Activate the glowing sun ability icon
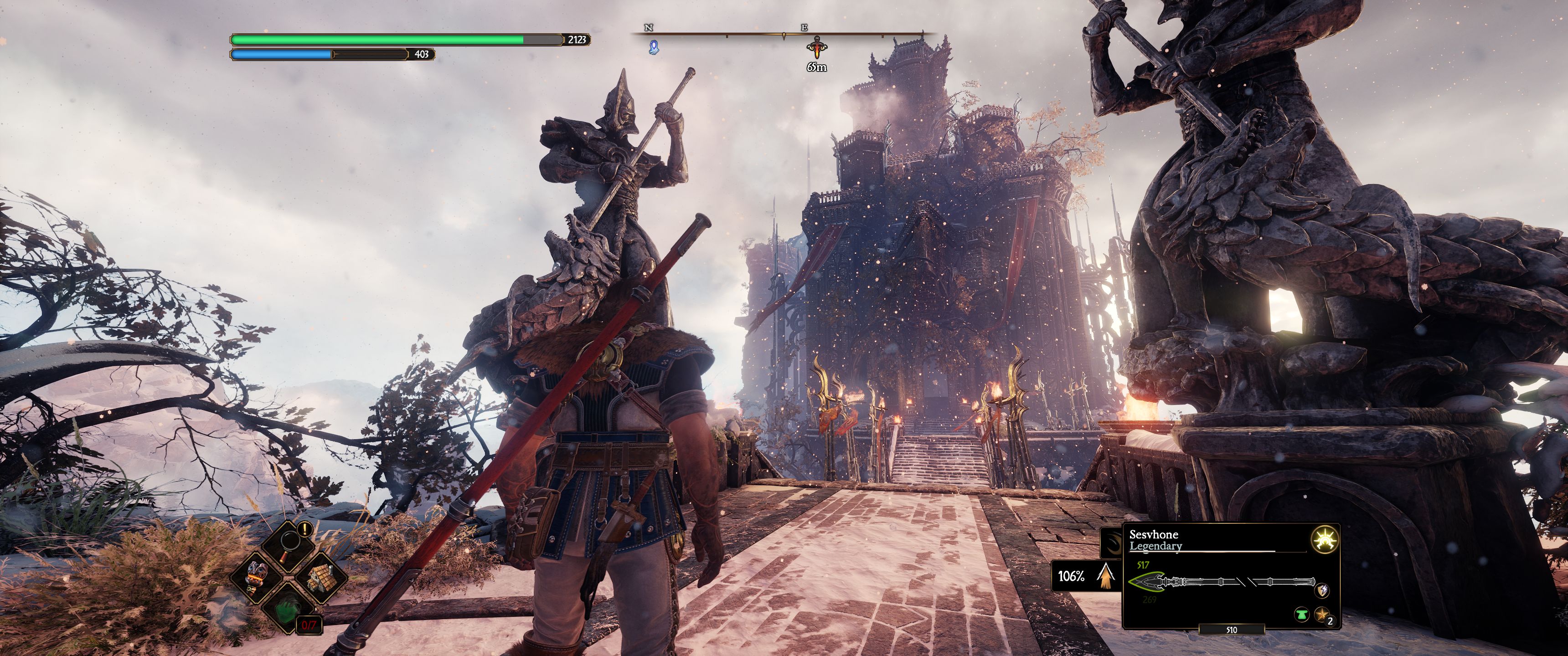The width and height of the screenshot is (1568, 656). click(x=1323, y=540)
